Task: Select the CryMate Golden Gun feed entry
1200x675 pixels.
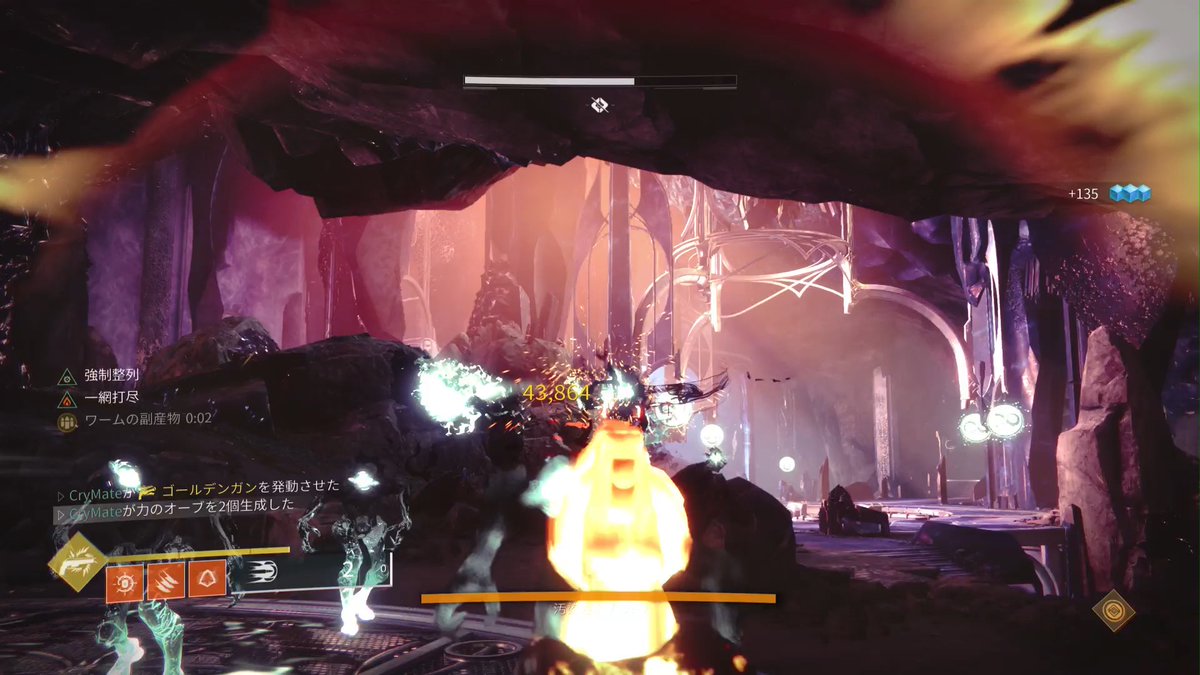Action: click(198, 486)
